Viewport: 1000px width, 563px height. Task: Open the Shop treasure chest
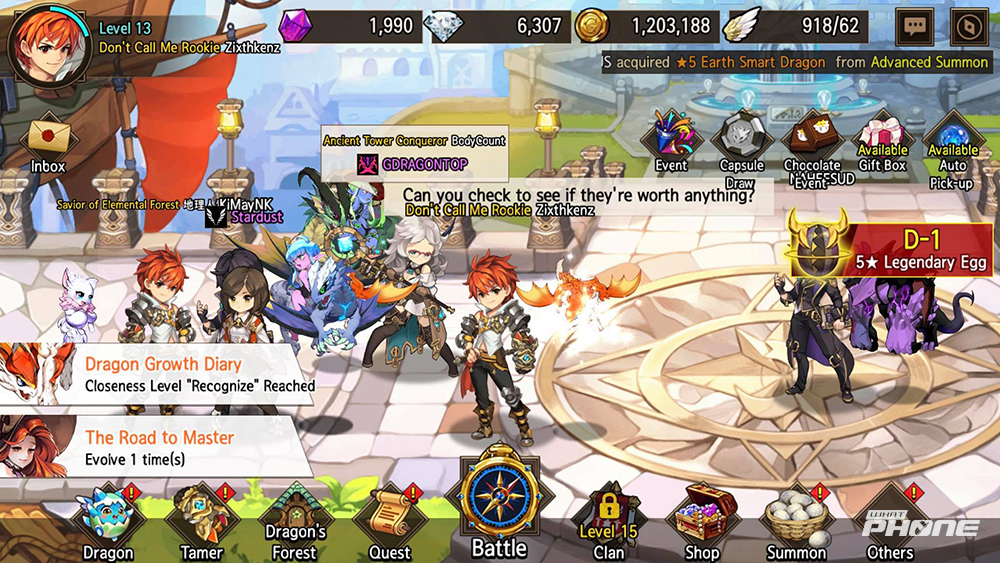[702, 520]
